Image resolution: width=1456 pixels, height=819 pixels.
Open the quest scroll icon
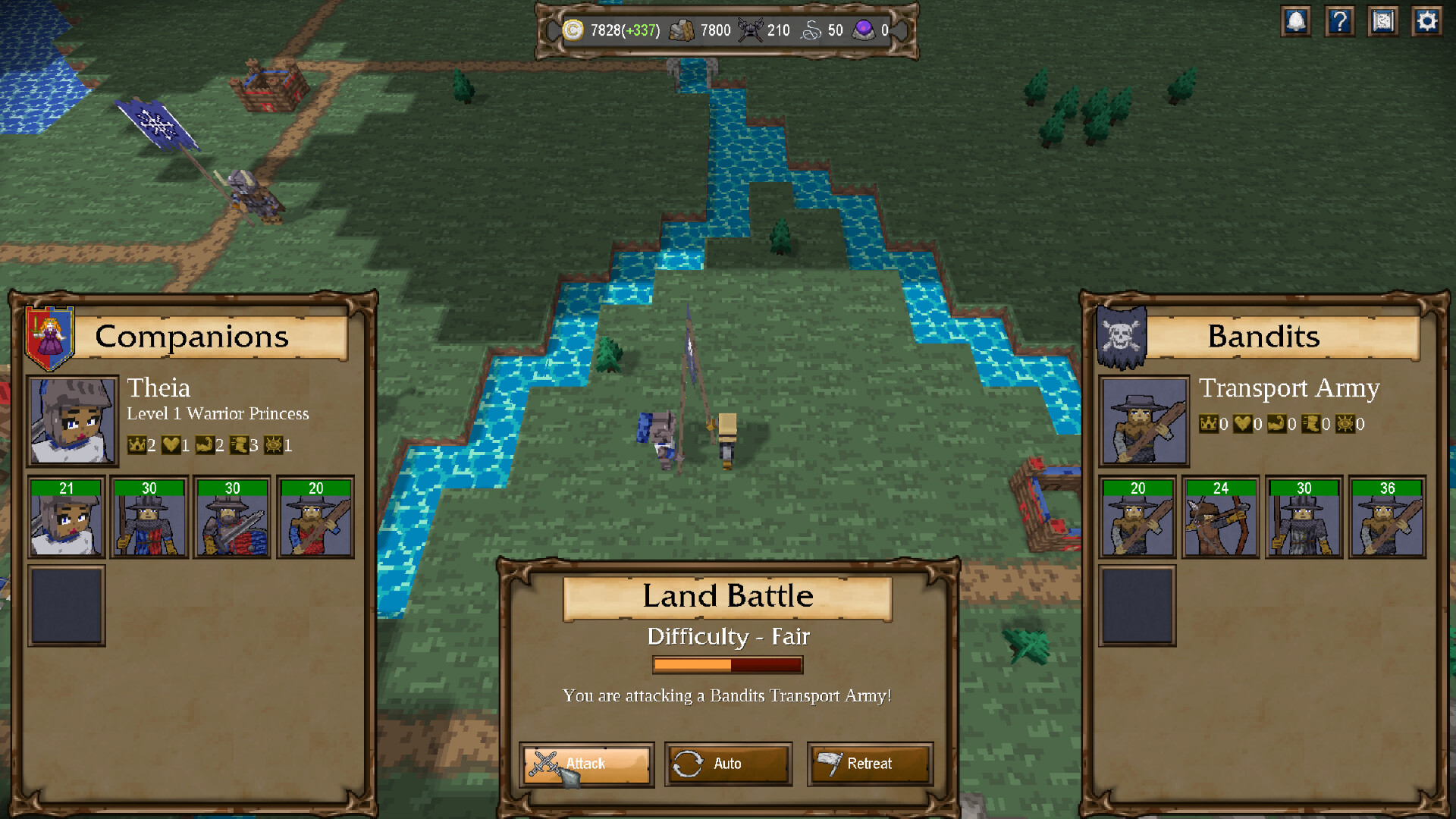[1382, 21]
